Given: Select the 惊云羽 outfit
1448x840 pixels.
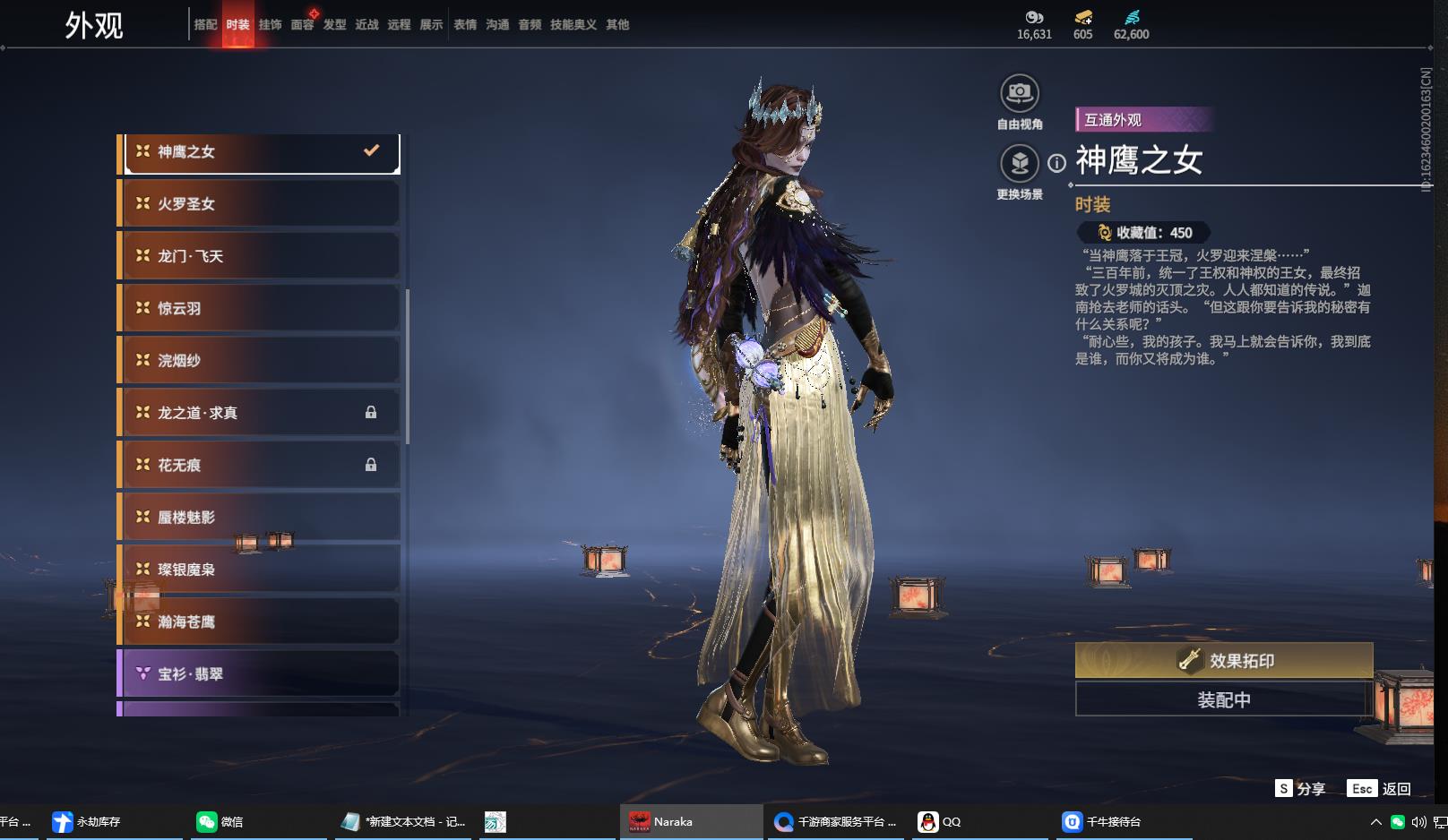Looking at the screenshot, I should pos(260,308).
